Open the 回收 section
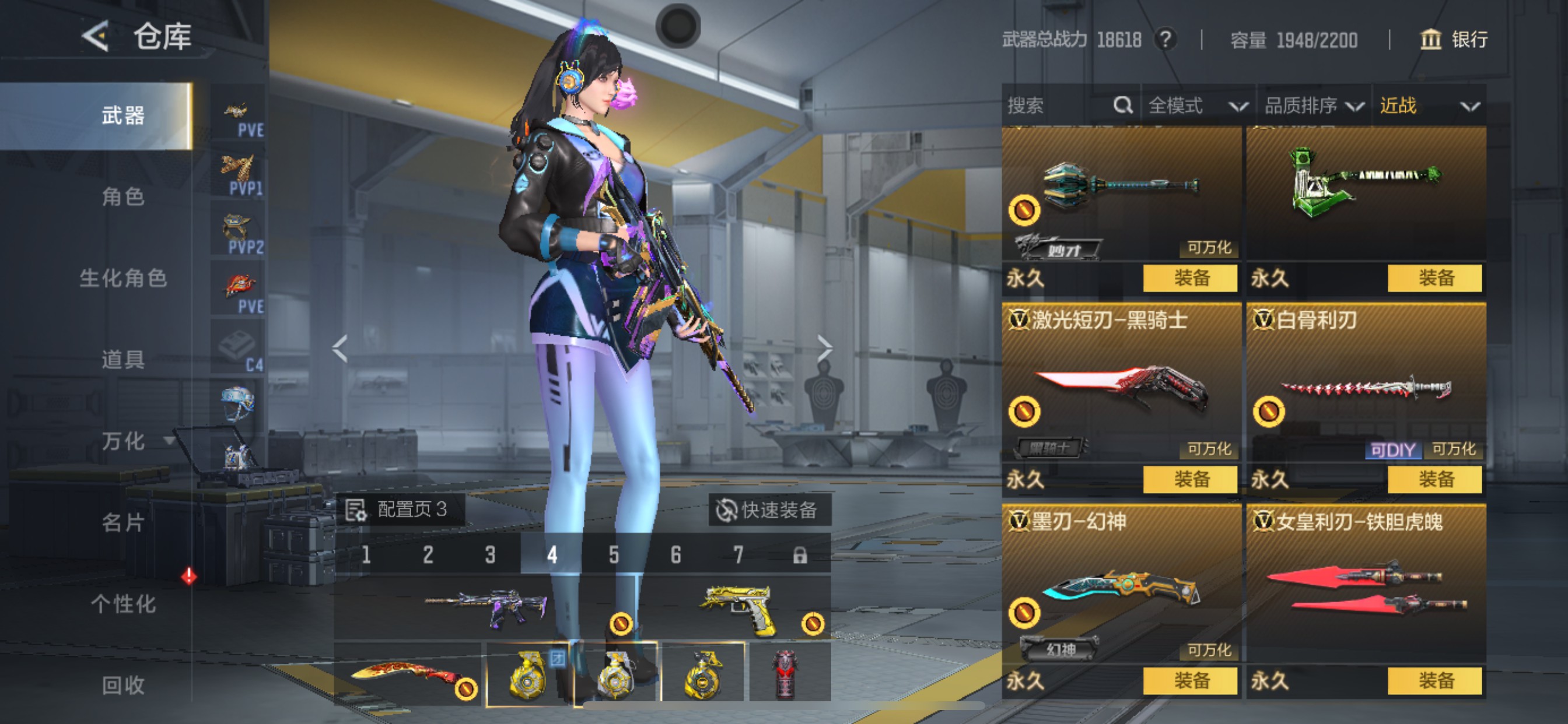 [x=123, y=685]
